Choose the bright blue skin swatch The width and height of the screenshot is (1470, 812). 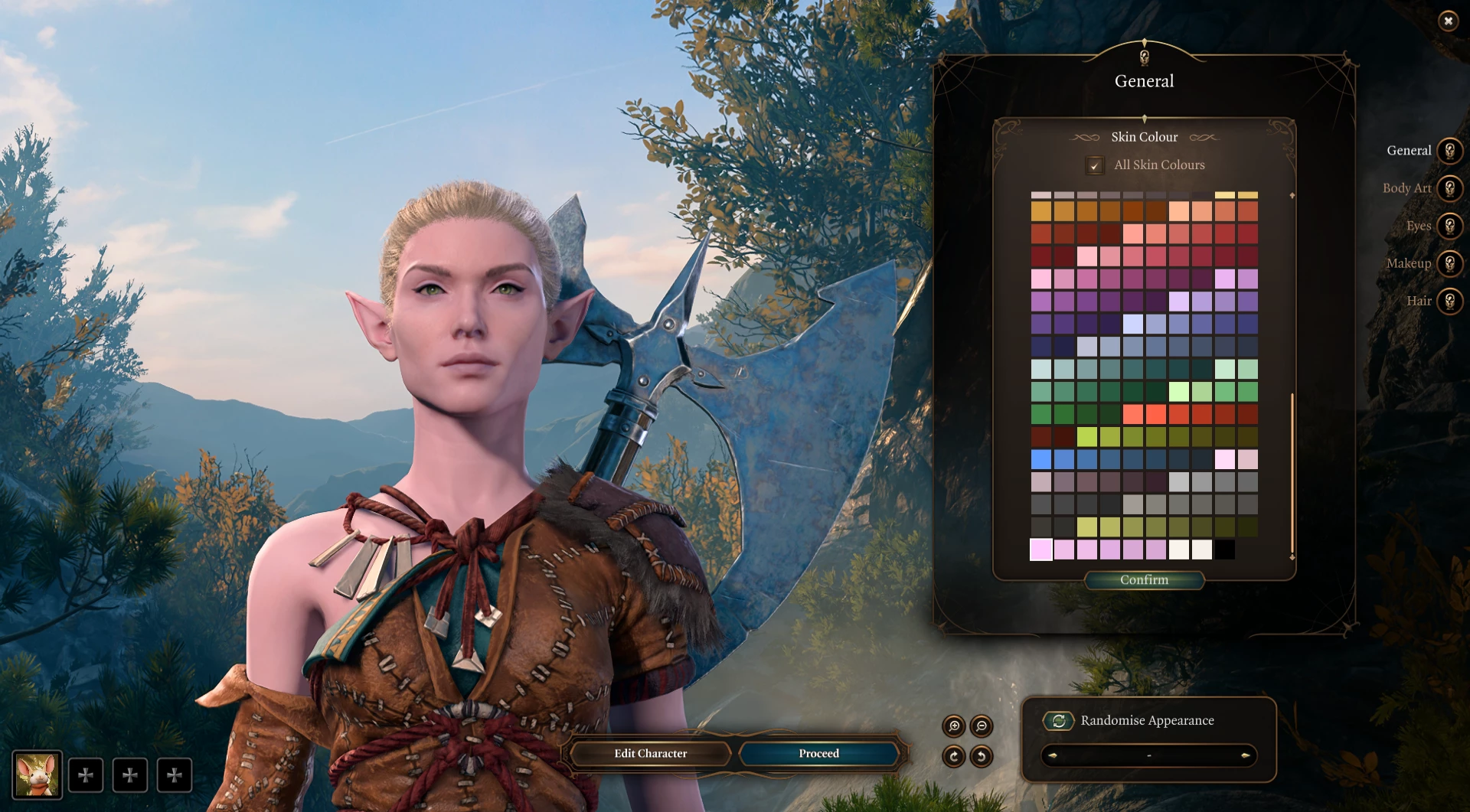[1041, 459]
